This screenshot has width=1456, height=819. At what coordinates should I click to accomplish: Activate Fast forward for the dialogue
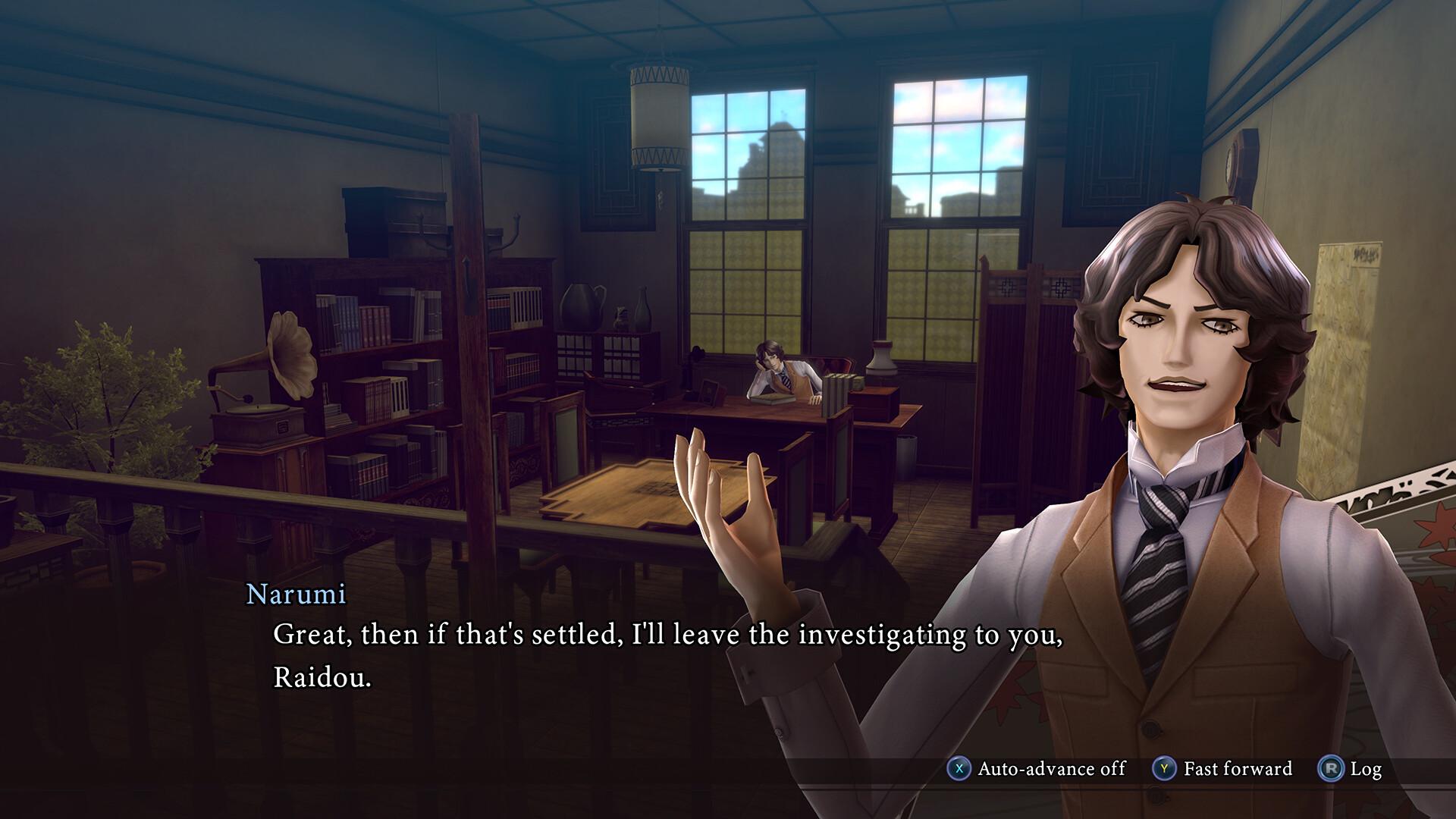(x=1222, y=769)
